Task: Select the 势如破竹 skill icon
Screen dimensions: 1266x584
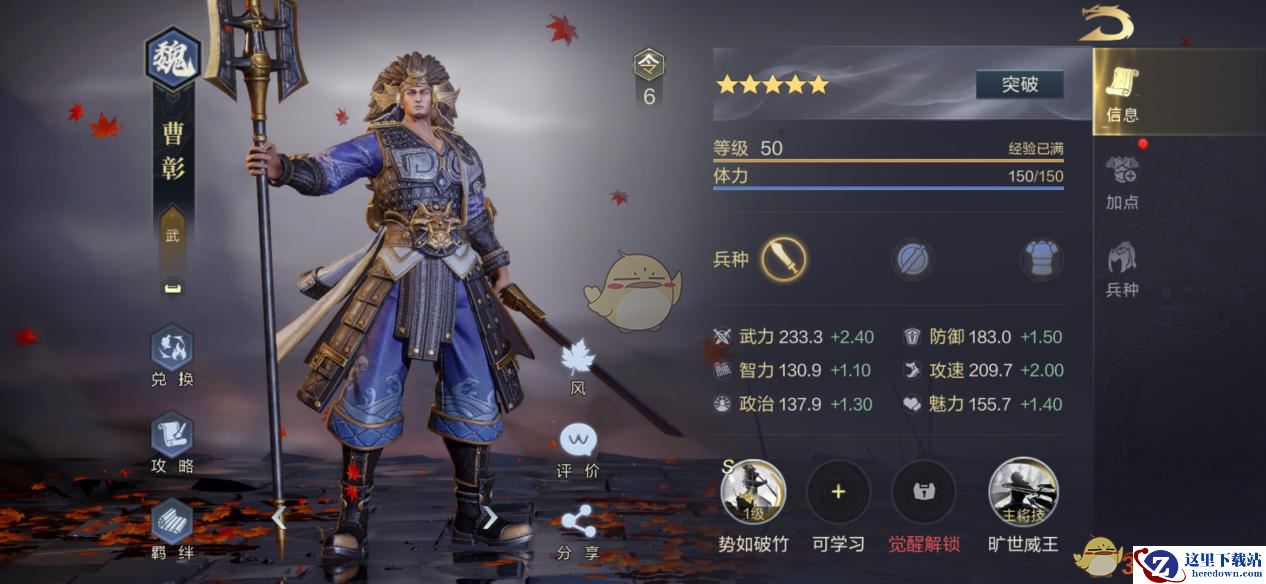Action: (x=753, y=492)
